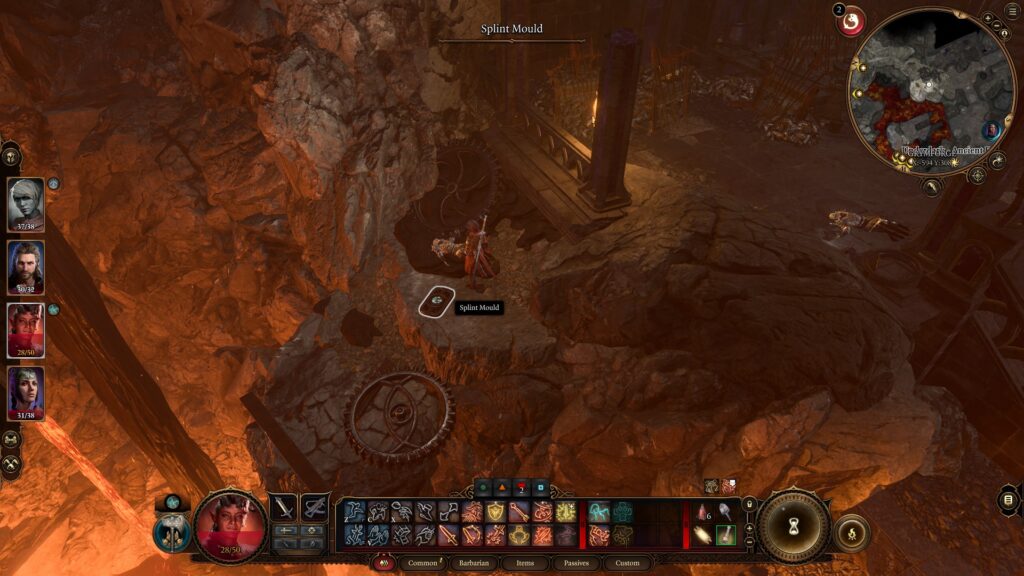Select the ranged crossbow weapon set
The width and height of the screenshot is (1024, 576).
tap(315, 508)
